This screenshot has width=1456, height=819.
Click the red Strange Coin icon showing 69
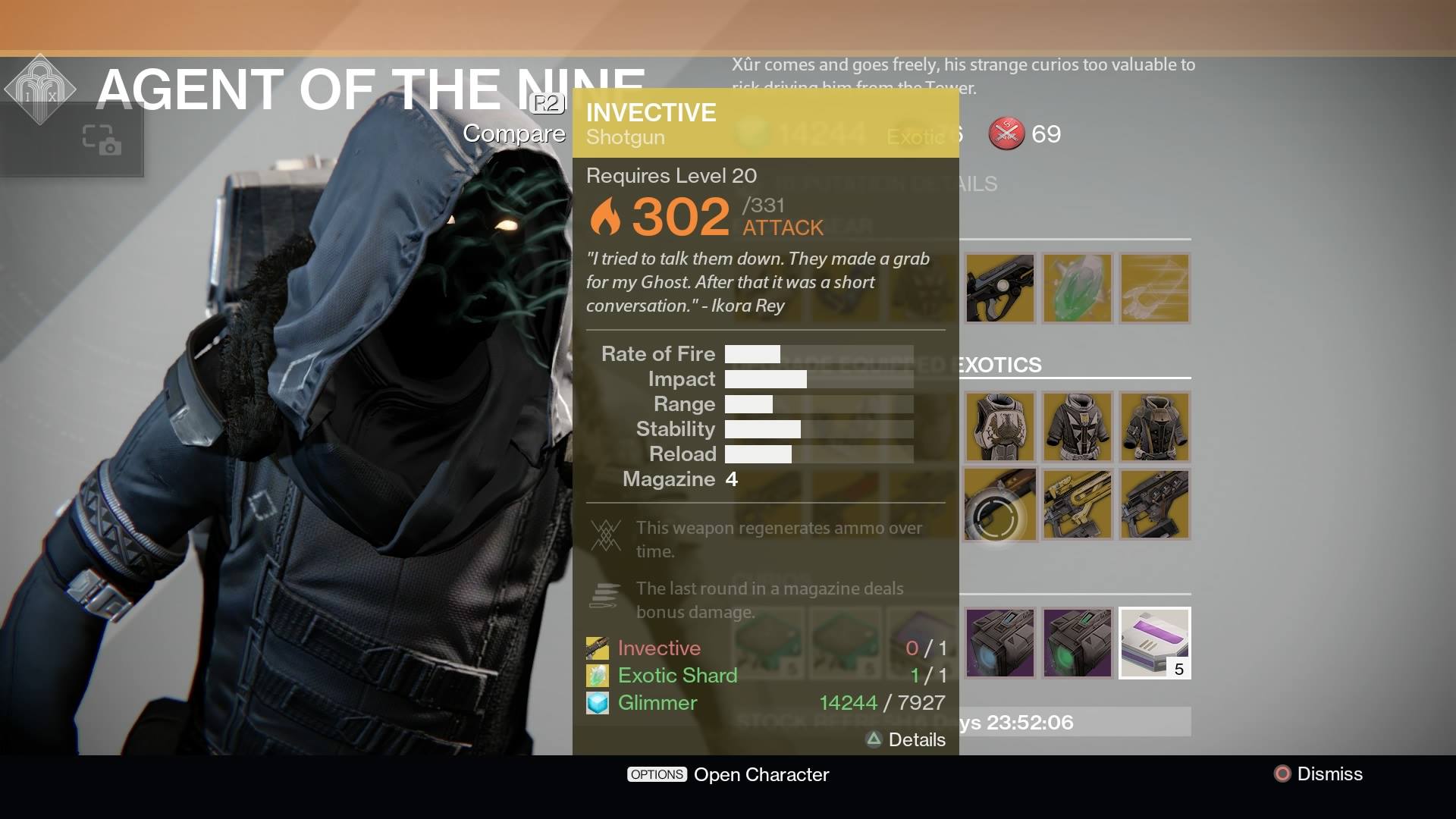pos(1006,134)
